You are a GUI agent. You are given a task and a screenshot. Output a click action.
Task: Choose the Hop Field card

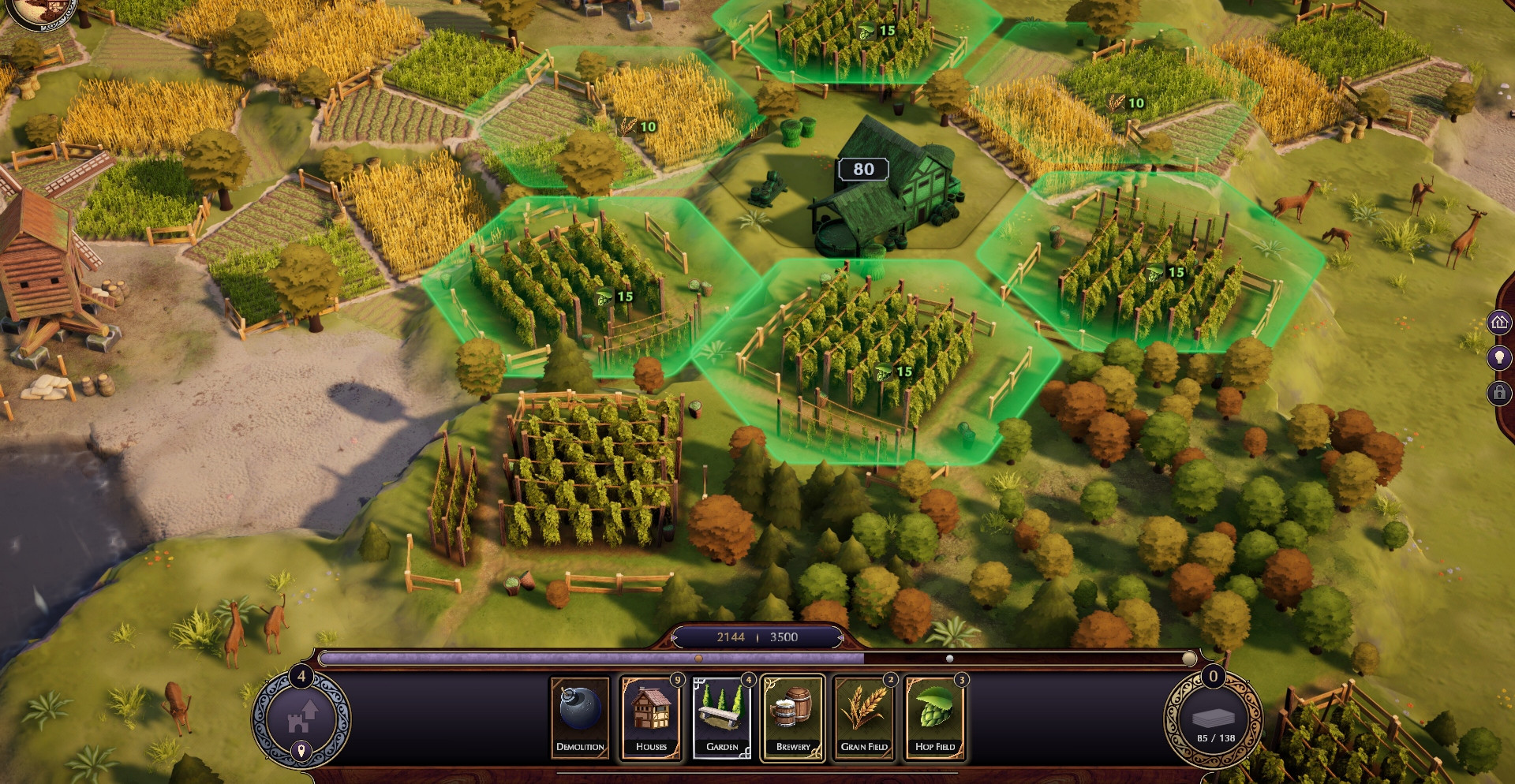point(935,717)
